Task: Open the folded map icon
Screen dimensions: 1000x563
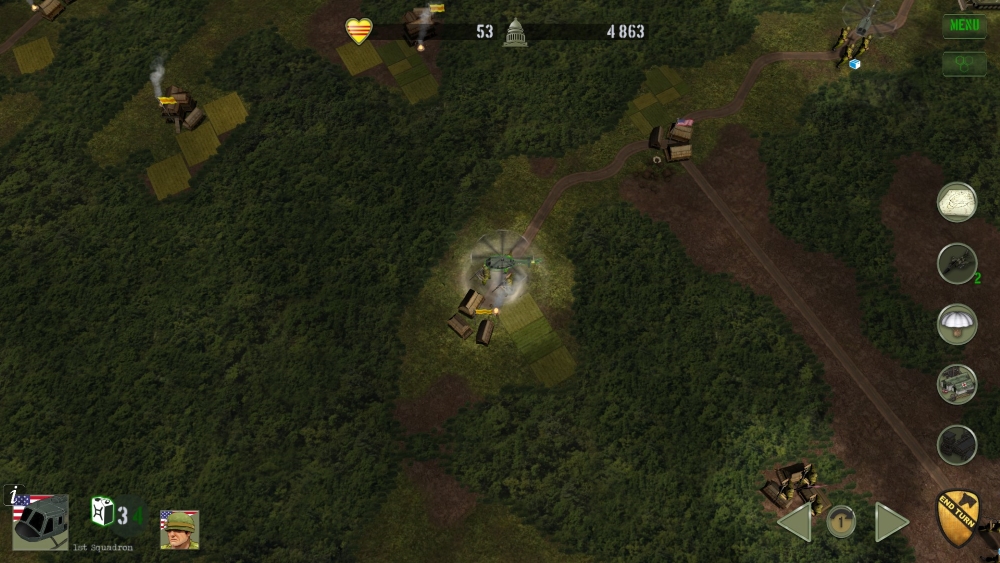Action: pos(957,202)
